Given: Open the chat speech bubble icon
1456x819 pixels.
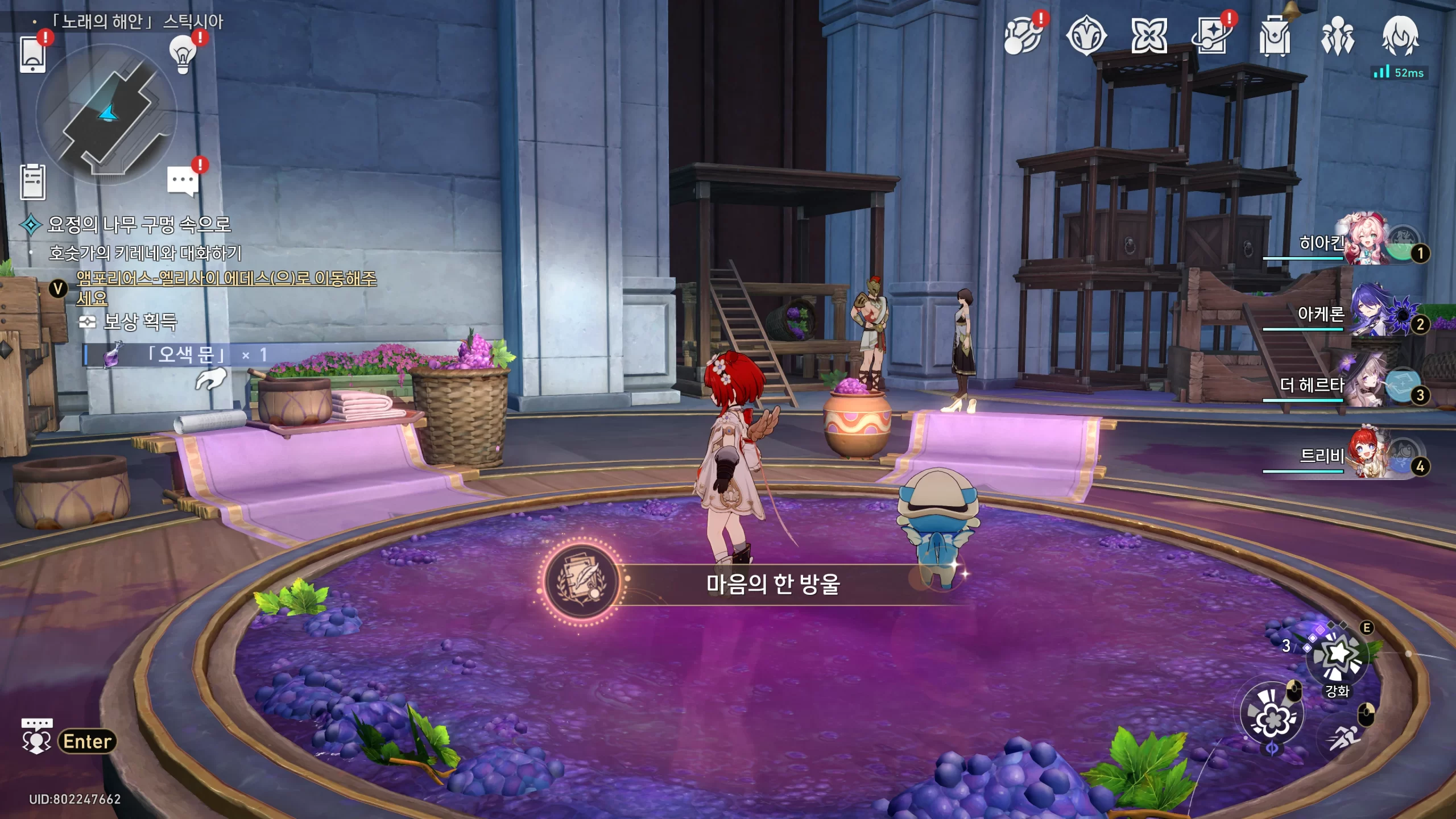Looking at the screenshot, I should click(x=183, y=181).
